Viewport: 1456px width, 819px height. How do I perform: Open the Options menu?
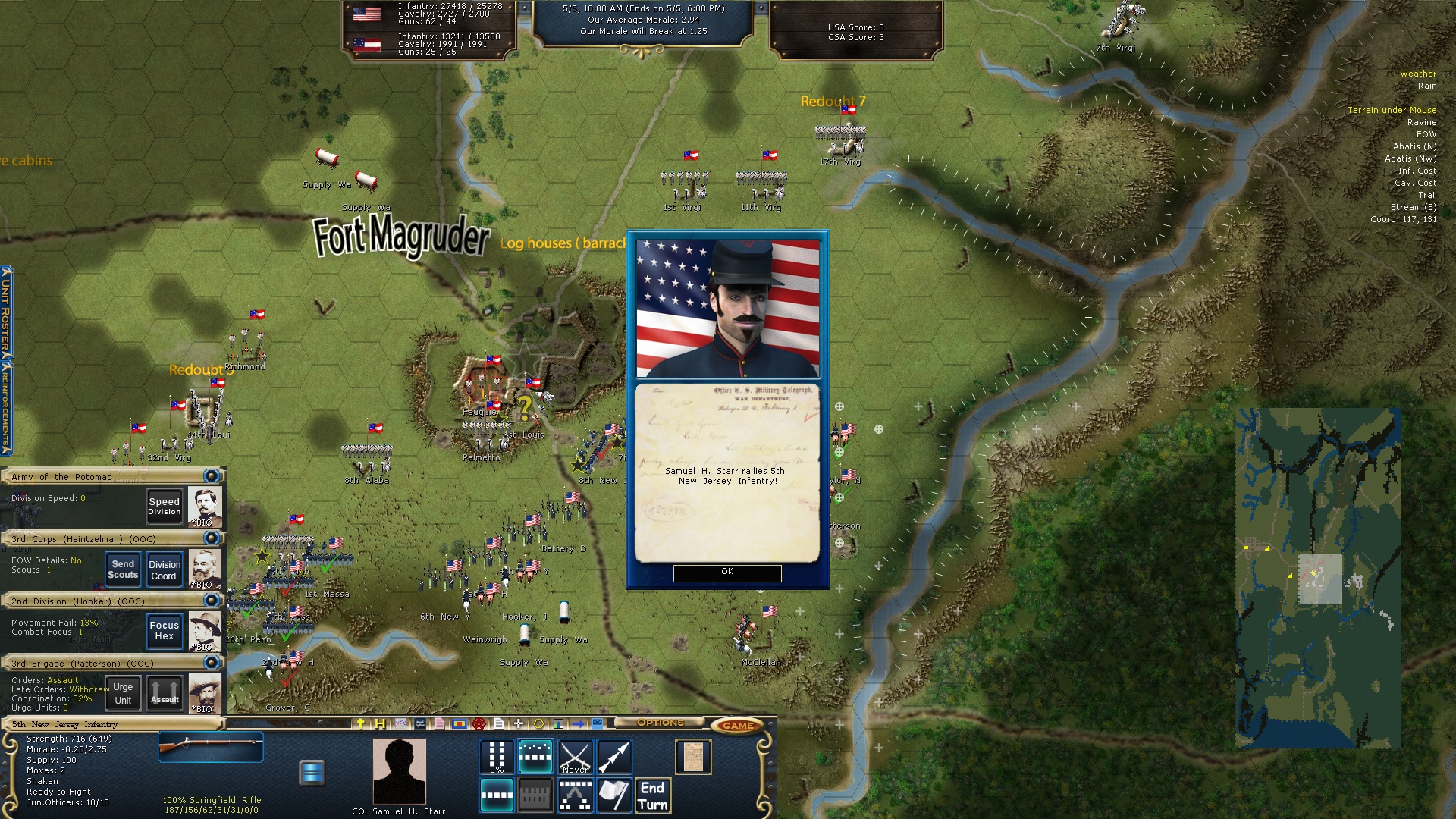click(660, 723)
